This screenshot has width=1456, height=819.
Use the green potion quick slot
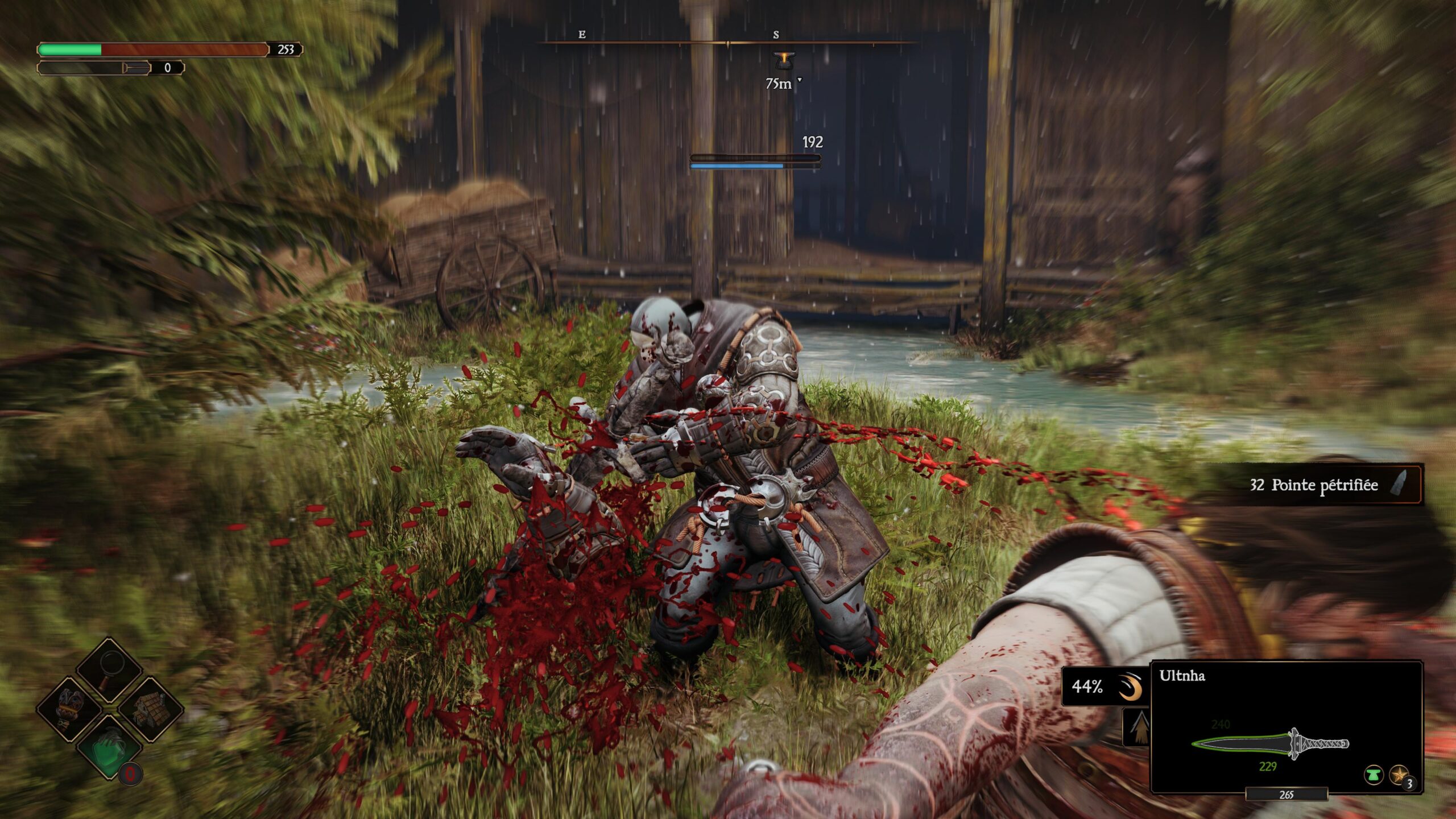coord(109,748)
